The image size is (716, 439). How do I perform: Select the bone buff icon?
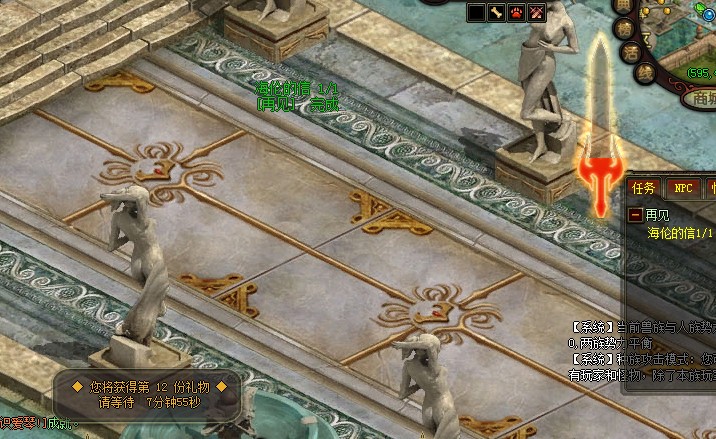click(x=497, y=12)
